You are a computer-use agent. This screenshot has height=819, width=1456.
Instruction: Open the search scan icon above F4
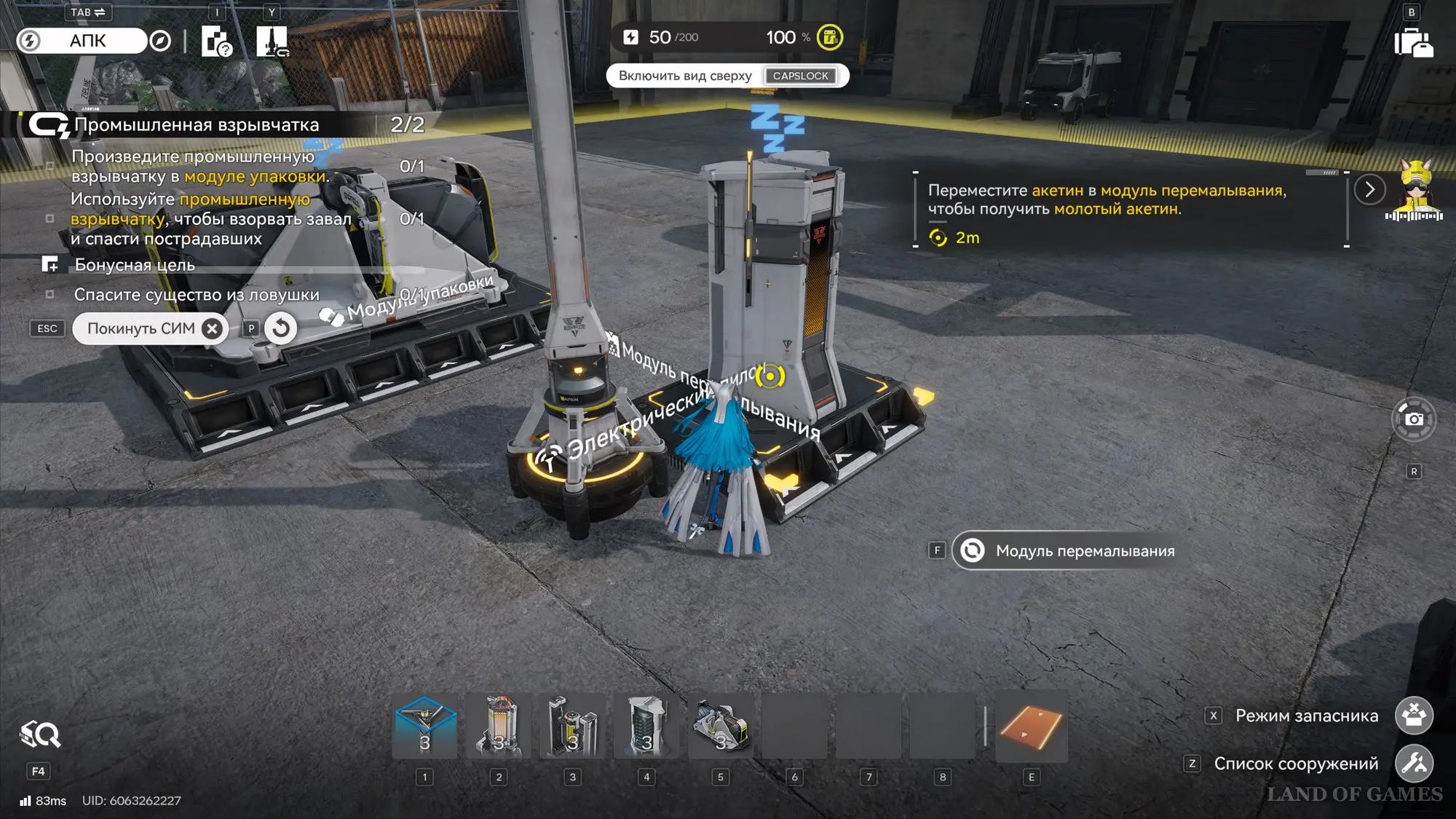point(39,735)
